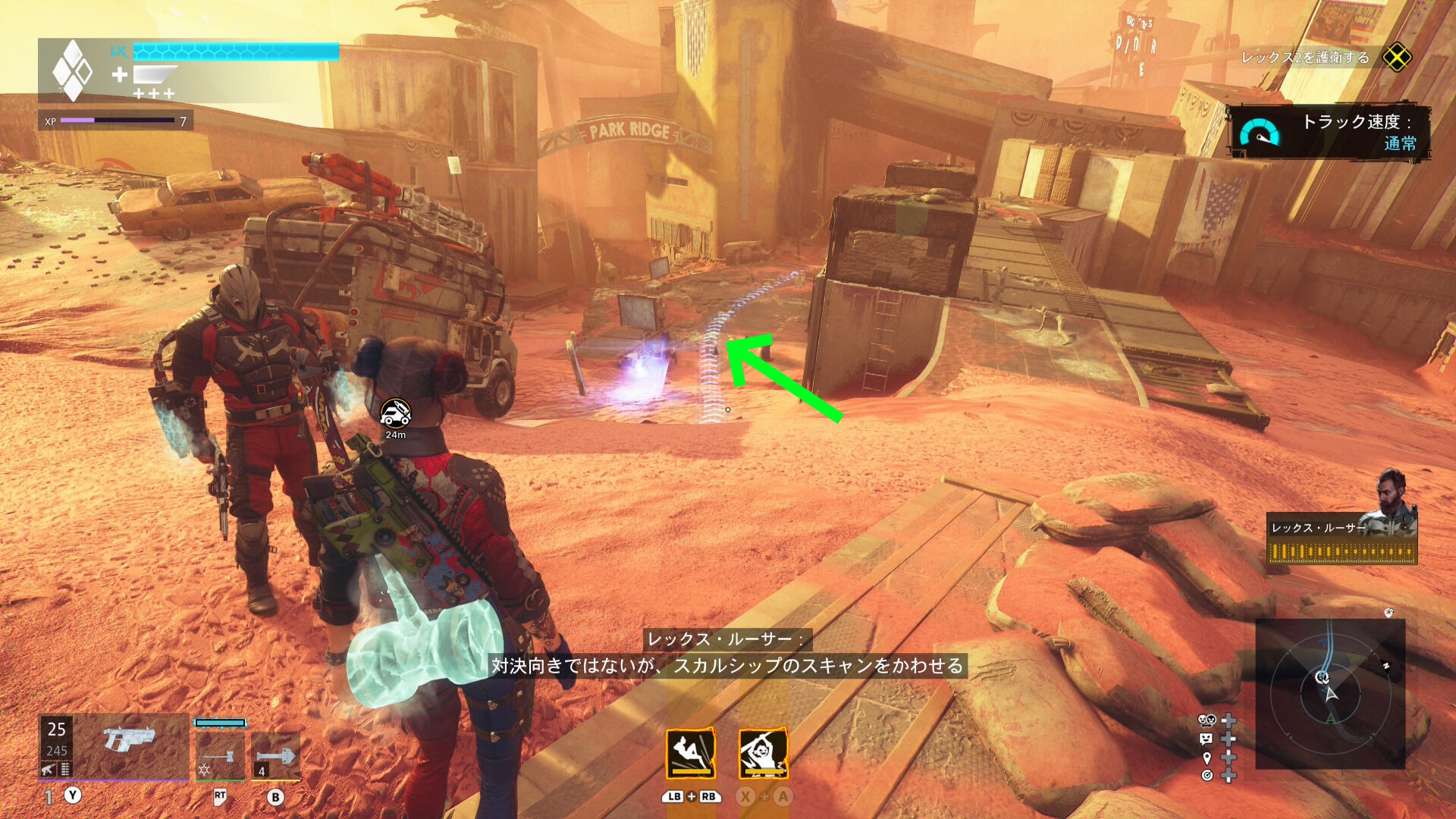This screenshot has width=1456, height=819.
Task: Place a marker using the map-pin icon
Action: [x=1207, y=757]
